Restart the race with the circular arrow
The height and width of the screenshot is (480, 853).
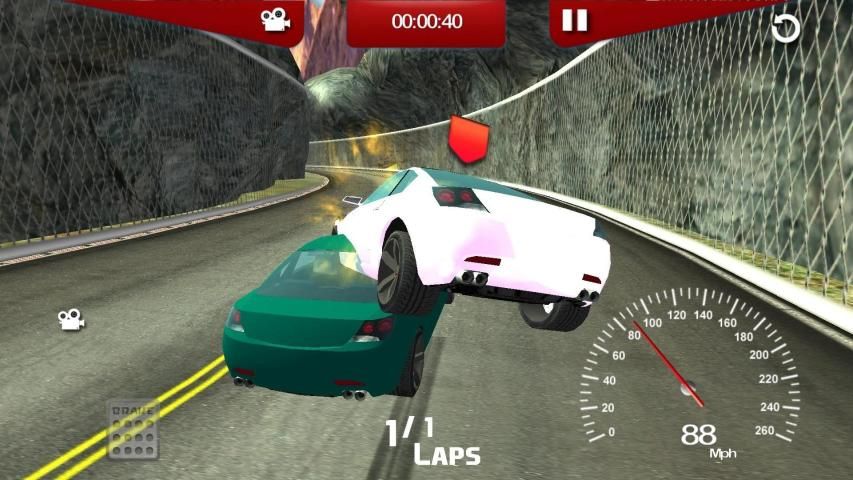tap(785, 28)
